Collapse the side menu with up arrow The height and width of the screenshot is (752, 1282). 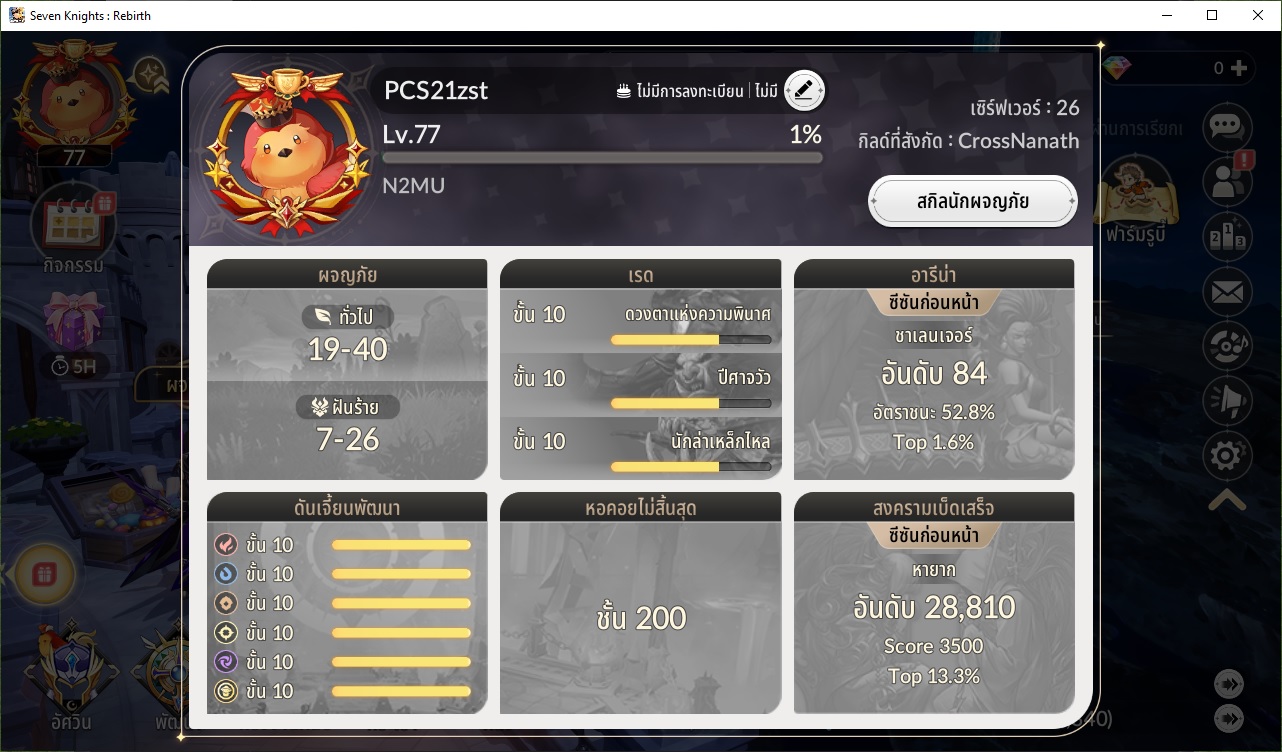1226,501
